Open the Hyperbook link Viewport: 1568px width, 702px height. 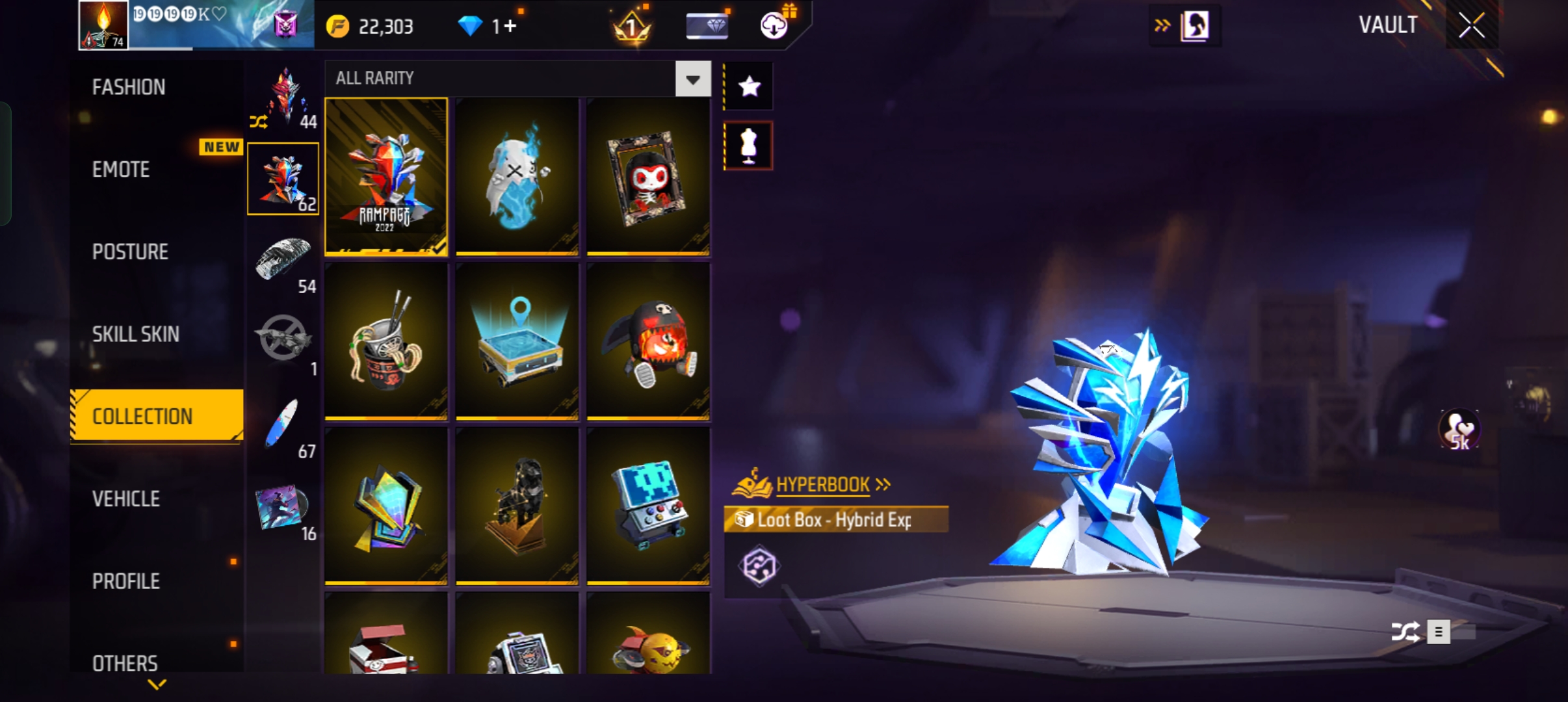click(823, 485)
